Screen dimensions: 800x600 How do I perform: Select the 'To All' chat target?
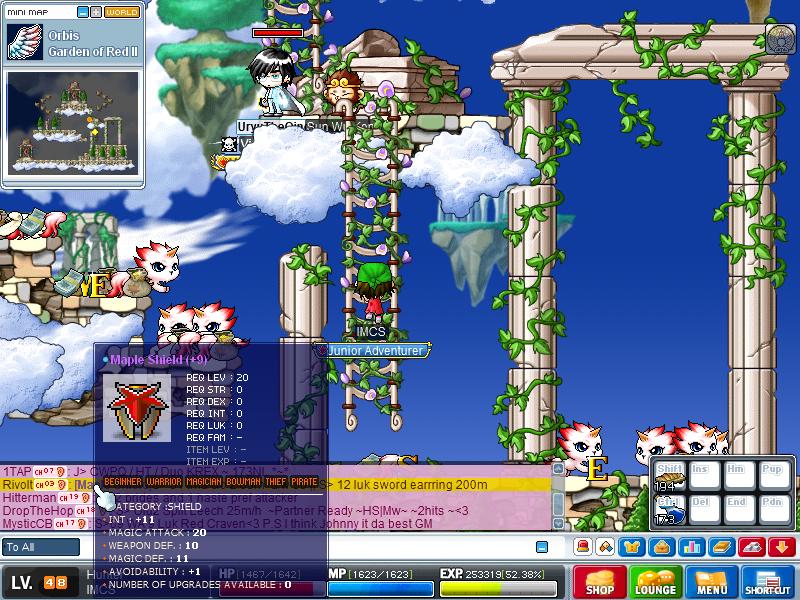(x=41, y=547)
